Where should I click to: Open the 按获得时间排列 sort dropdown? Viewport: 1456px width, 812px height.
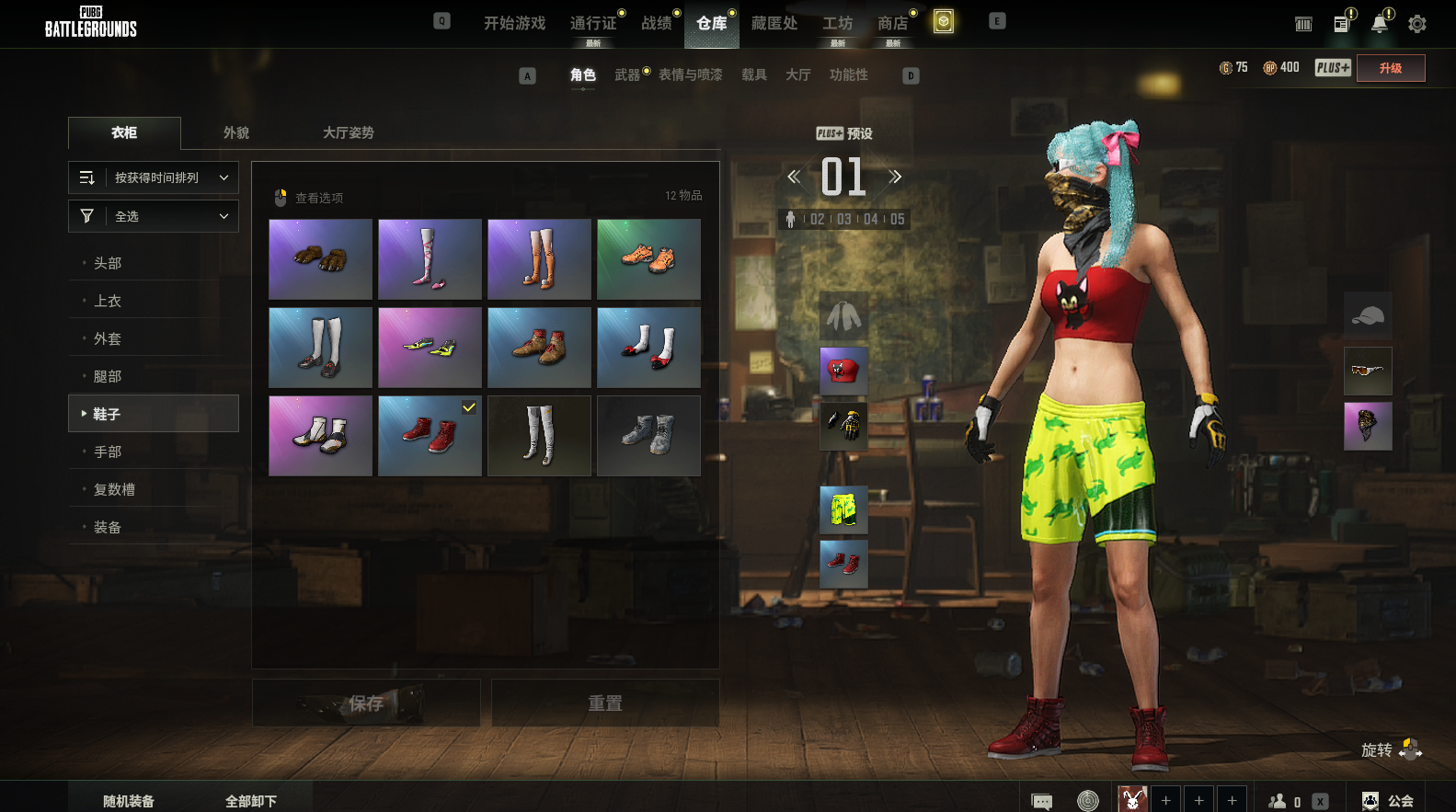(x=154, y=177)
